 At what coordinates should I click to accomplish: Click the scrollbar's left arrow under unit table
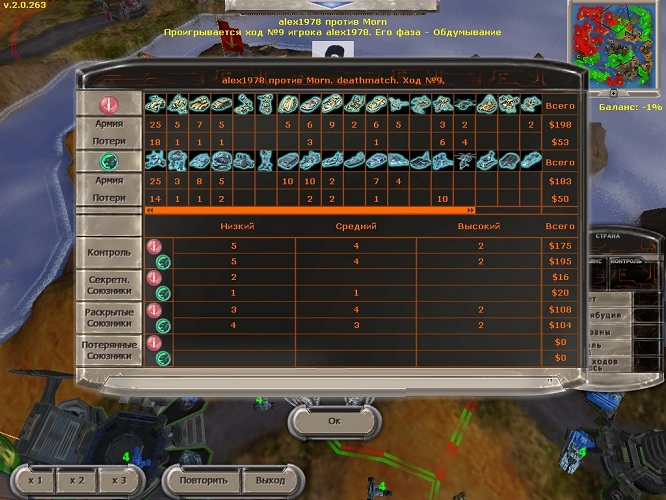click(x=150, y=211)
